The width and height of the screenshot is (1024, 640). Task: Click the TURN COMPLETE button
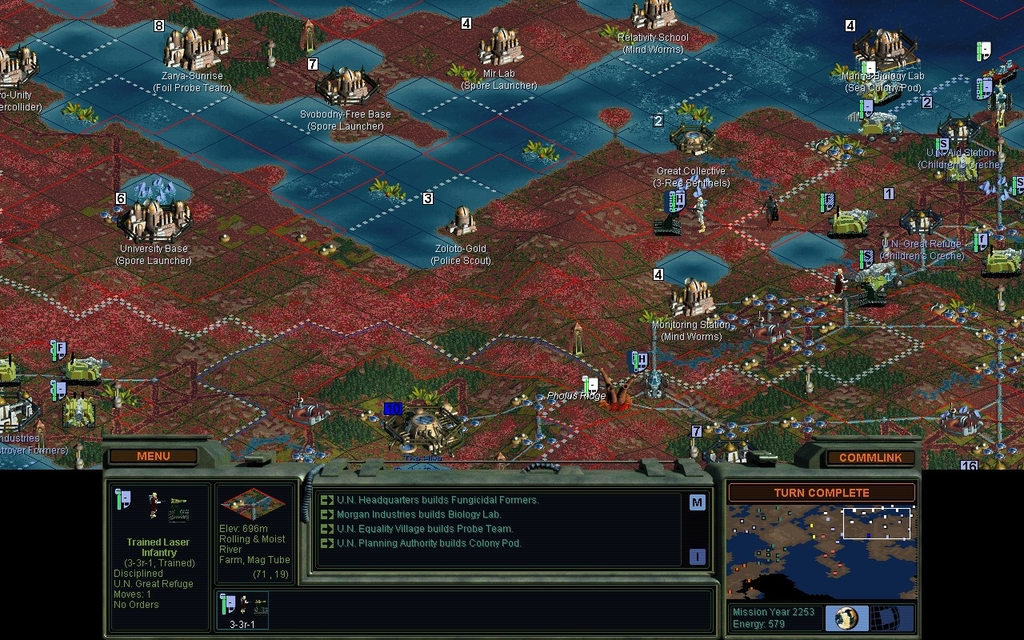[821, 493]
